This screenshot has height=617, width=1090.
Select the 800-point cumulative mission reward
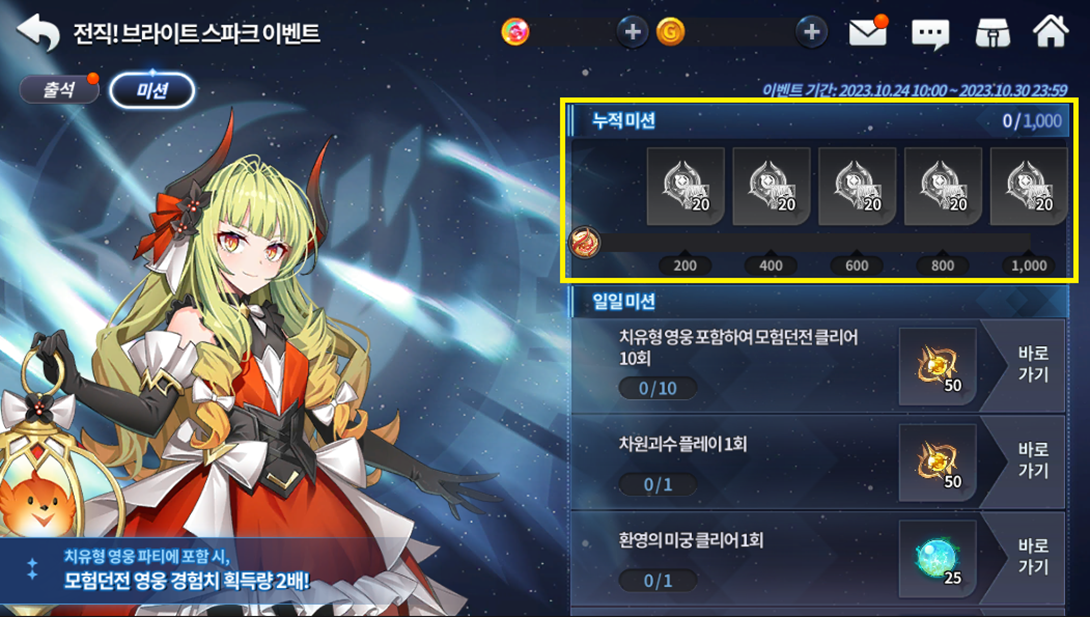click(x=943, y=187)
